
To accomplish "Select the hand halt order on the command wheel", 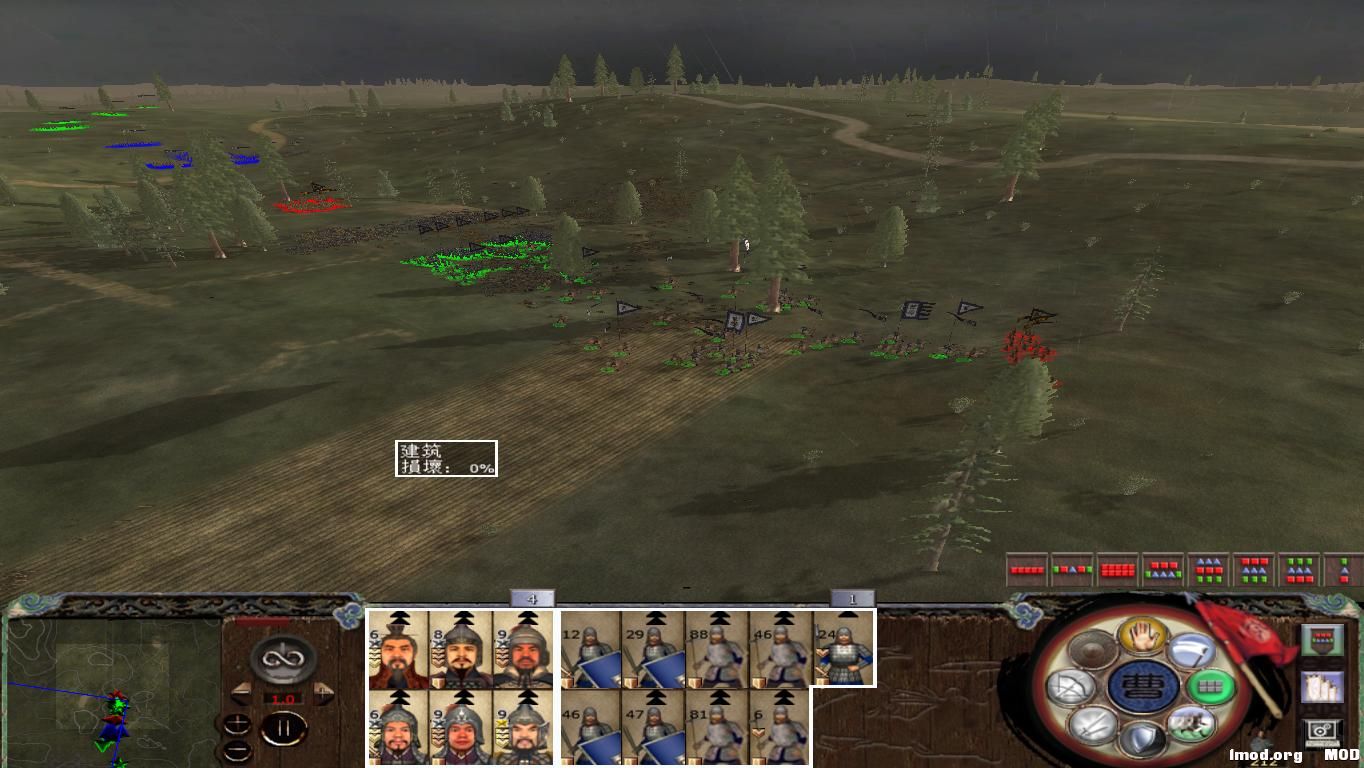I will pos(1141,635).
